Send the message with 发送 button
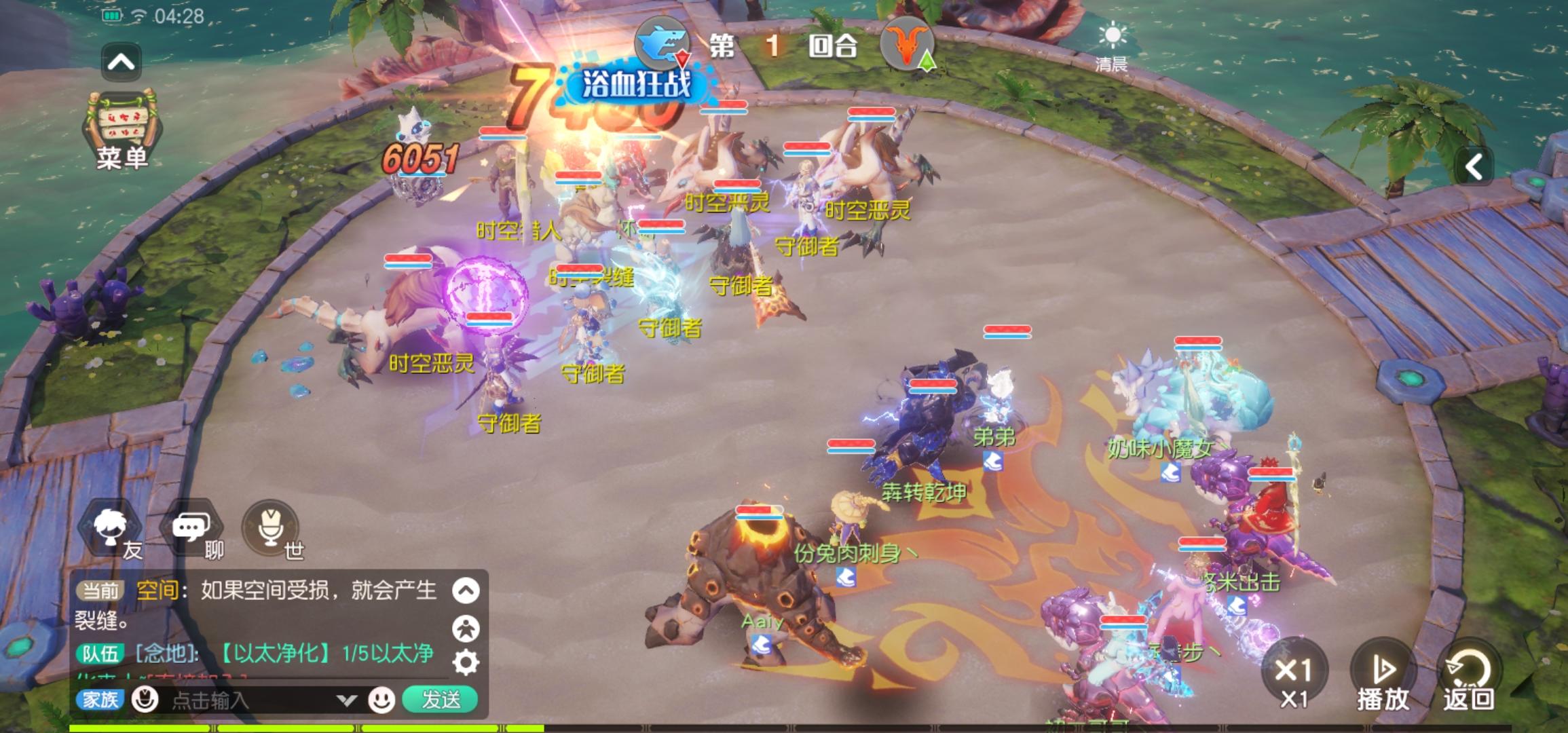1568x733 pixels. click(441, 700)
